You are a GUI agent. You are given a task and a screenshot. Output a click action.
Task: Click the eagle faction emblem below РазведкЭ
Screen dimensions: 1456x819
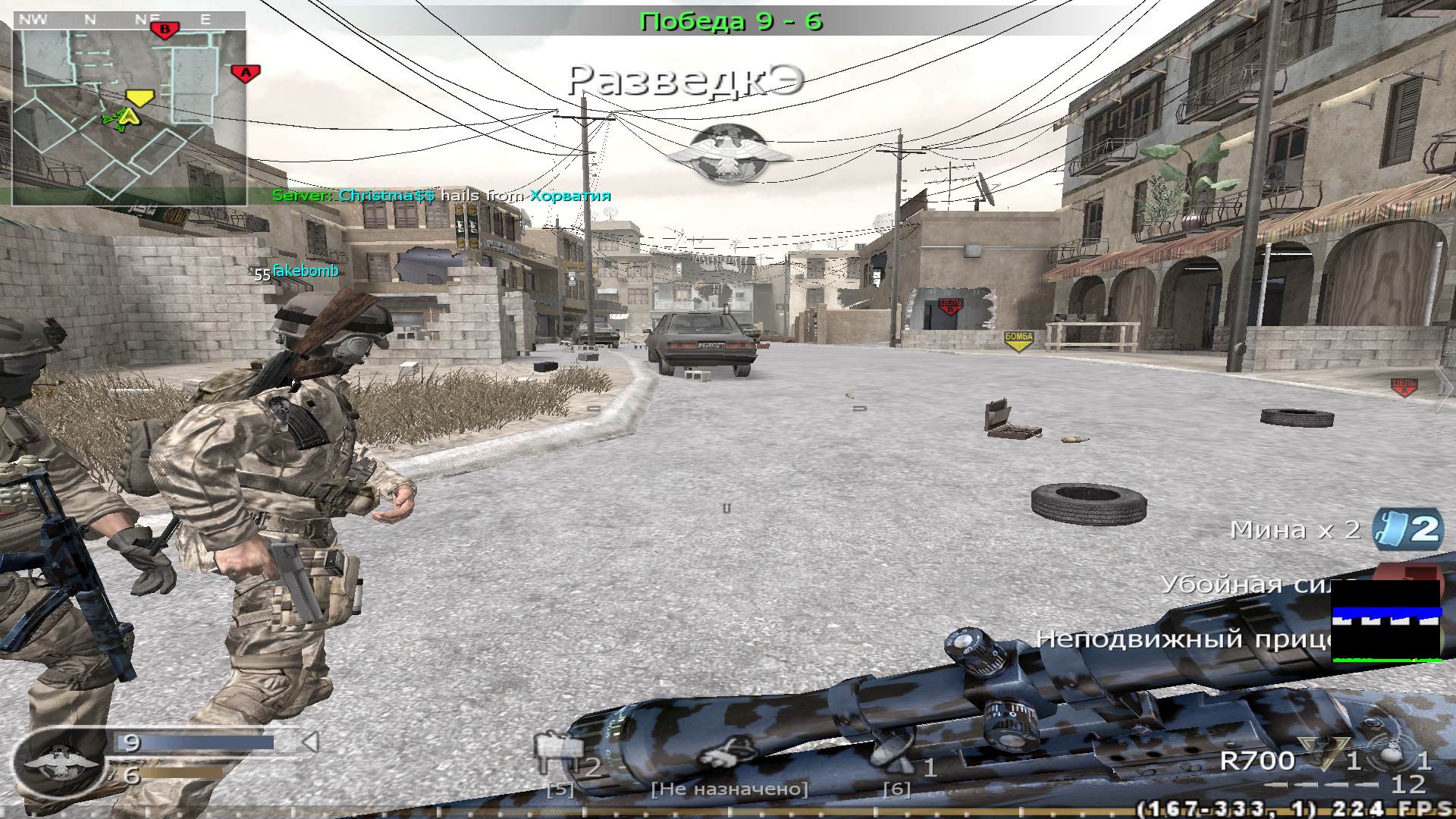coord(730,149)
